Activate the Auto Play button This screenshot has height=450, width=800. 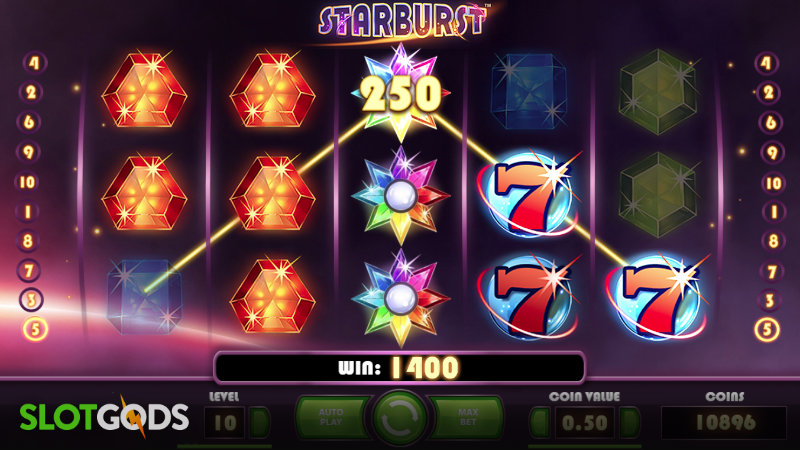(330, 418)
